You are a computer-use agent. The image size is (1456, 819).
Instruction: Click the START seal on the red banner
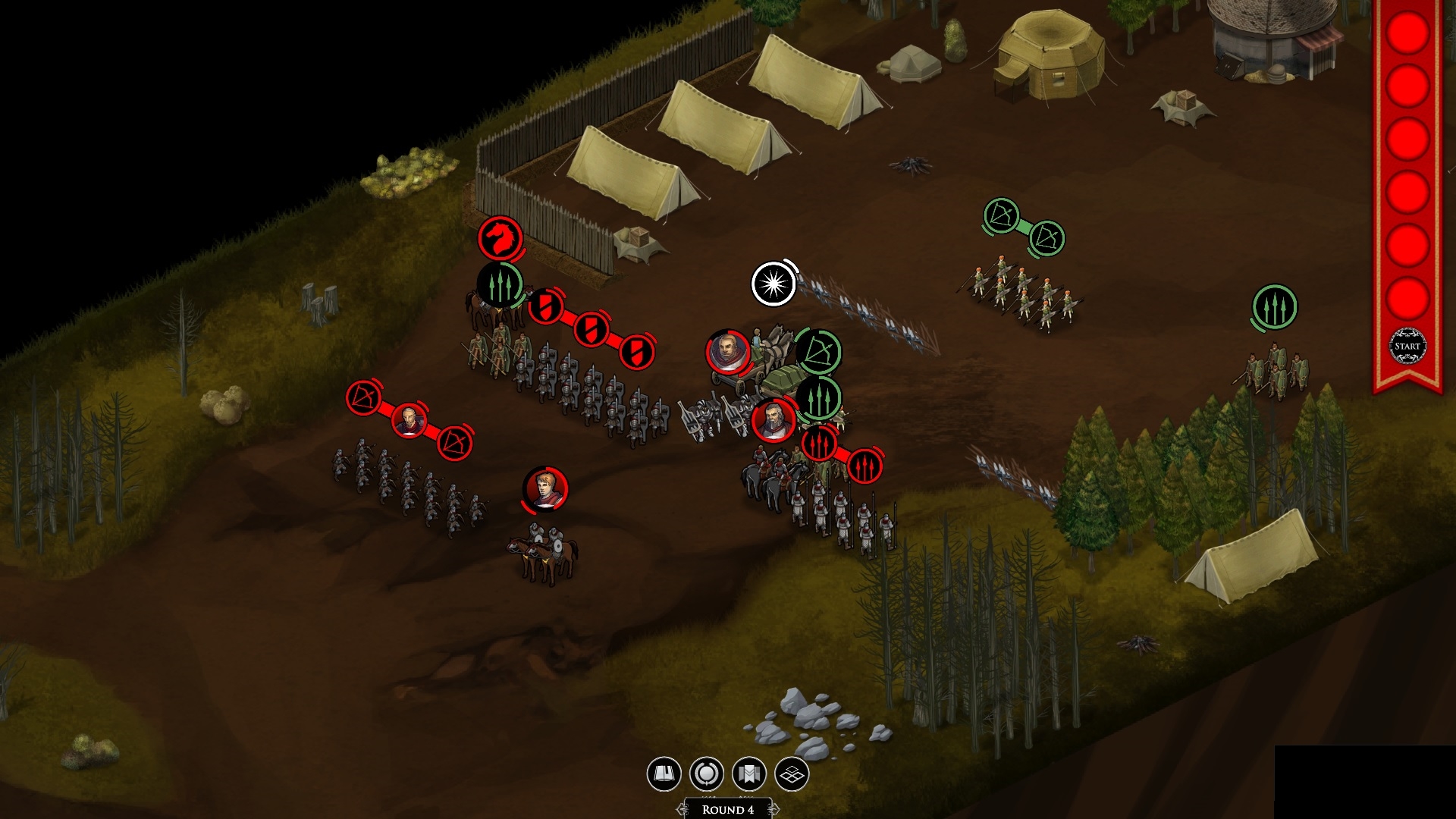point(1407,347)
